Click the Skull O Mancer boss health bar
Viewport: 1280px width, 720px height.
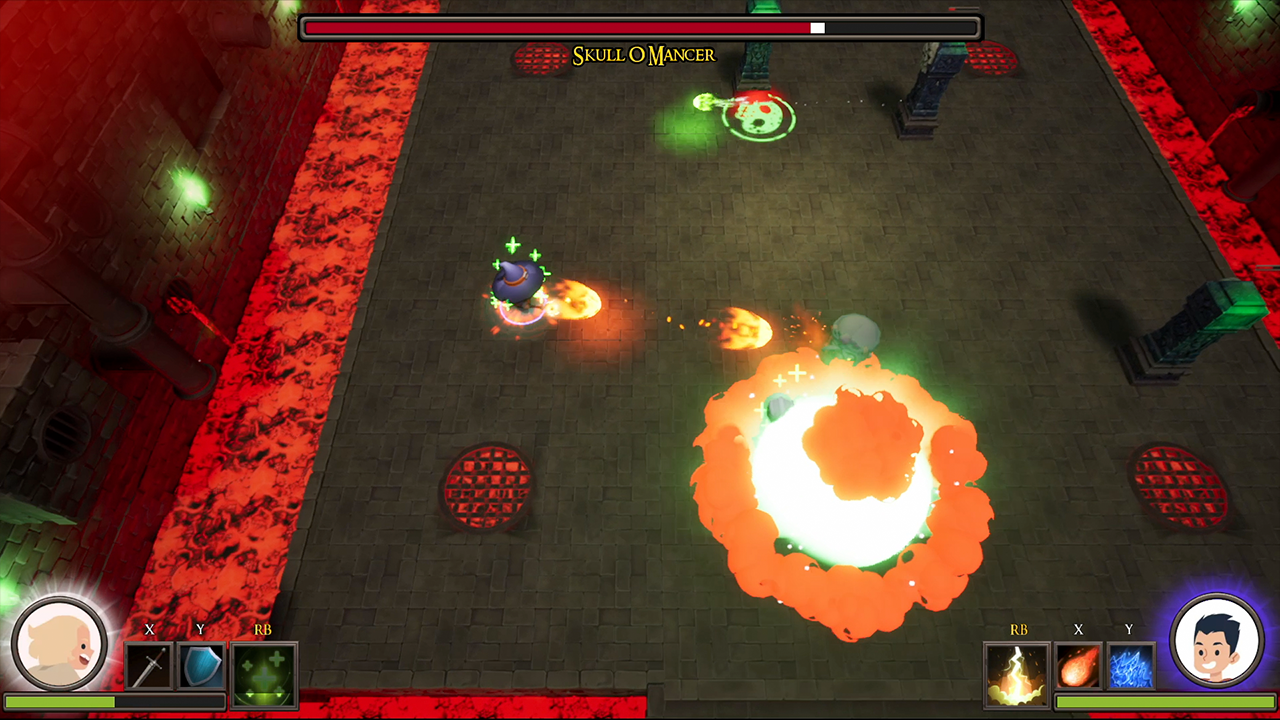(640, 28)
